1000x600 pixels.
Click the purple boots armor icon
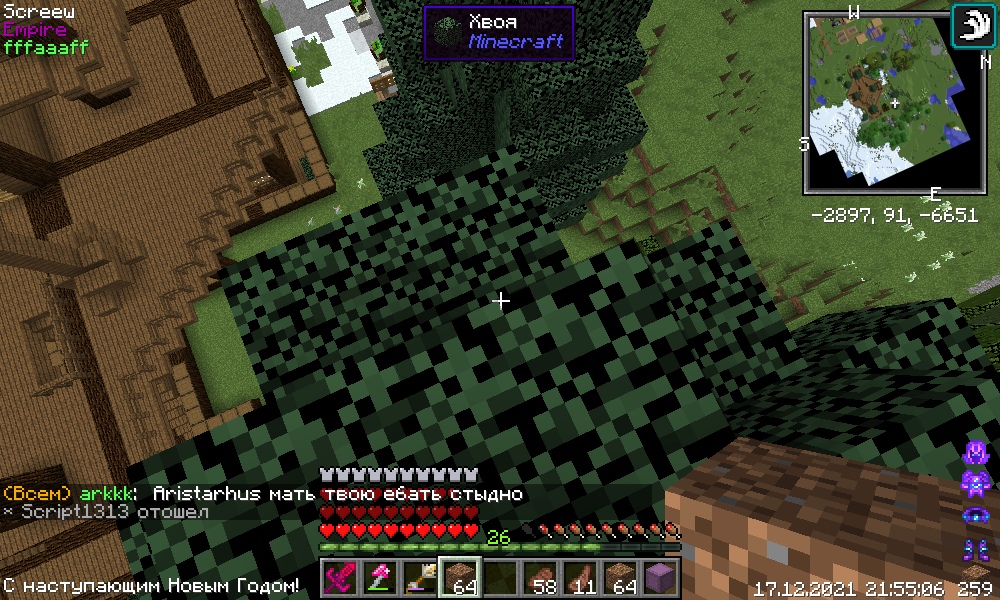(x=973, y=548)
